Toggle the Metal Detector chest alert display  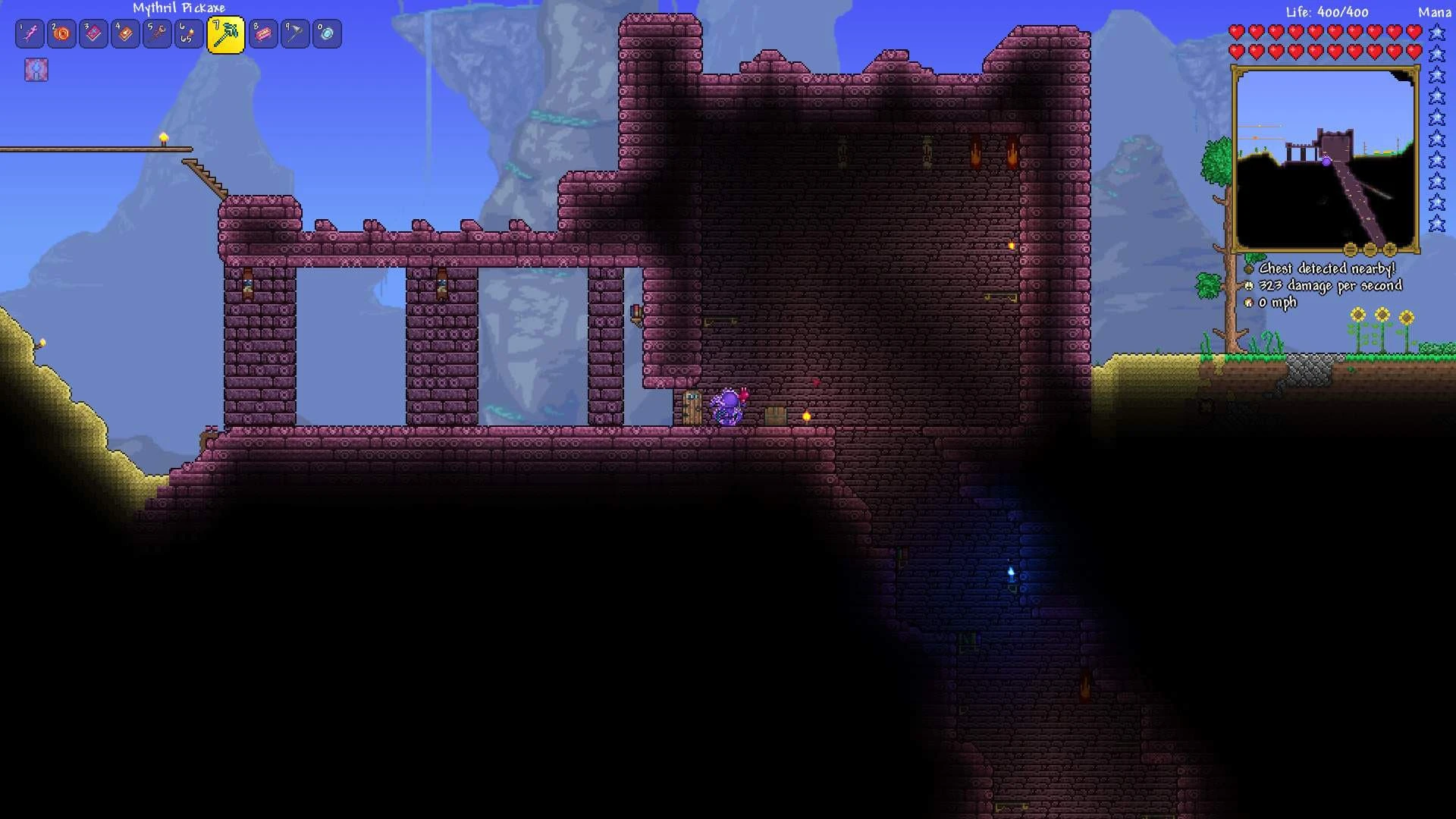[x=1248, y=268]
